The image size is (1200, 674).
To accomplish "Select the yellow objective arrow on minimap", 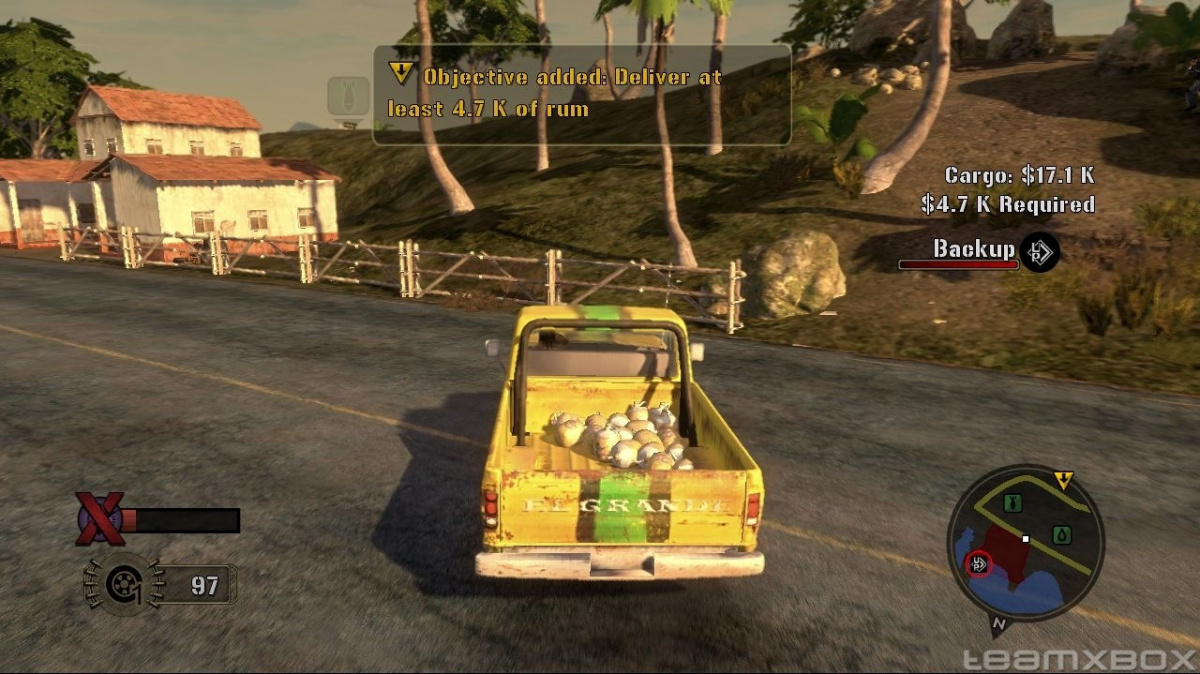I will point(1063,481).
